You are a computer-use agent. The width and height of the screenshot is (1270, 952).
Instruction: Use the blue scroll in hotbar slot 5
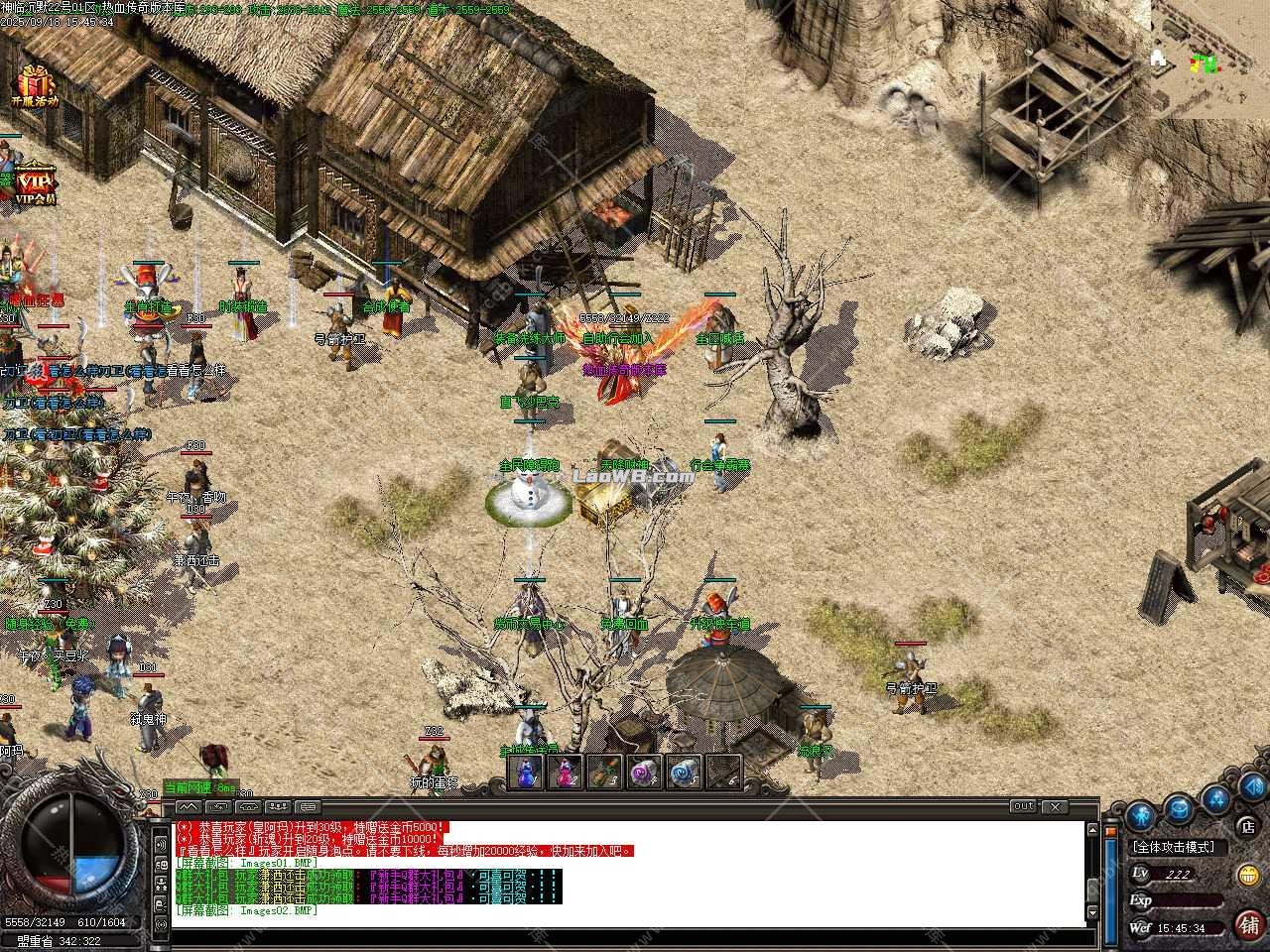[x=684, y=773]
